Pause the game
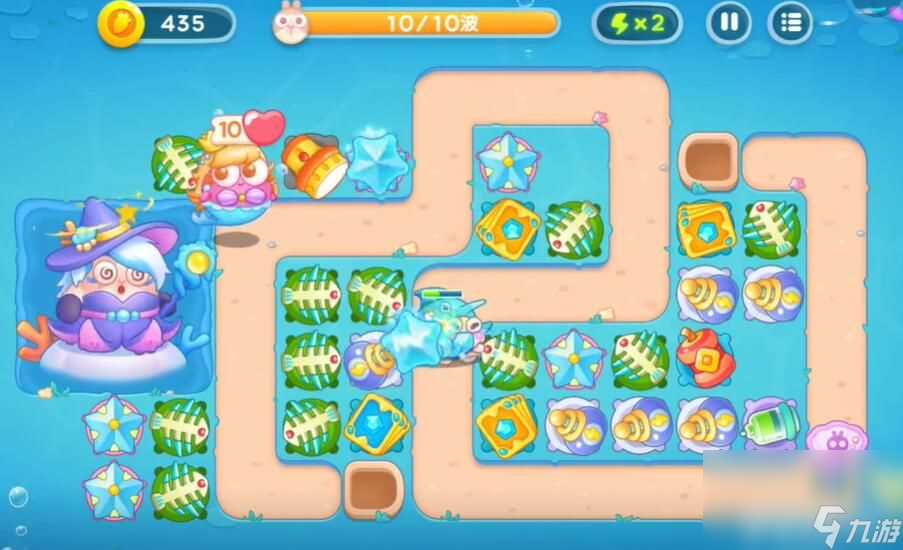The width and height of the screenshot is (903, 550). [728, 23]
